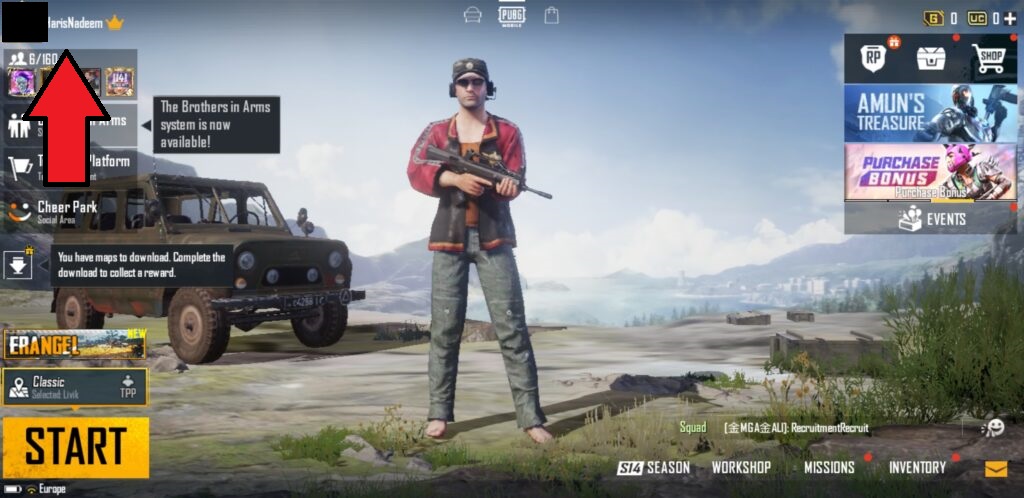Image resolution: width=1024 pixels, height=498 pixels.
Task: Open the INVENTORY menu
Action: [917, 467]
